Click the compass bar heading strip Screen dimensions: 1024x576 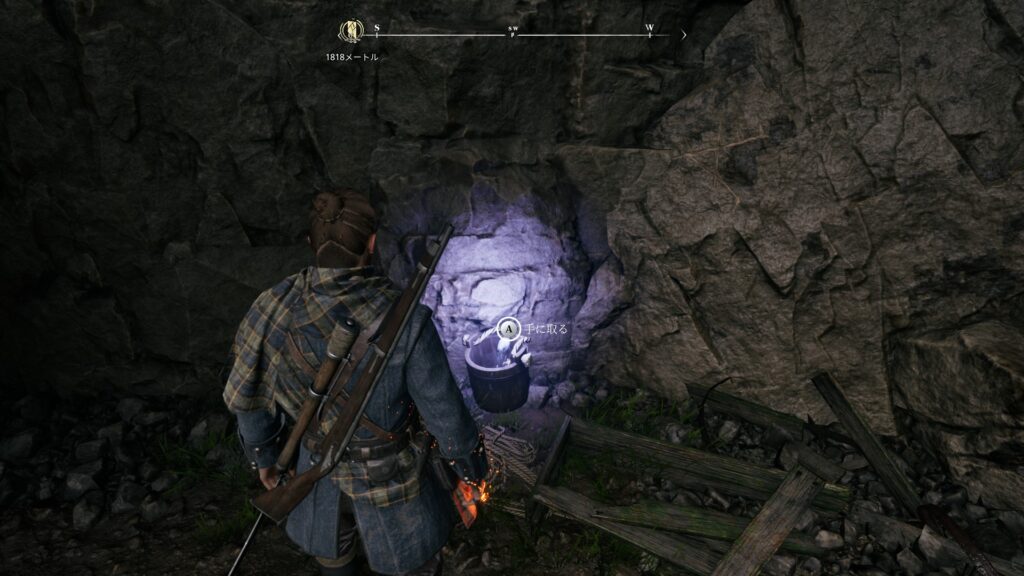514,35
